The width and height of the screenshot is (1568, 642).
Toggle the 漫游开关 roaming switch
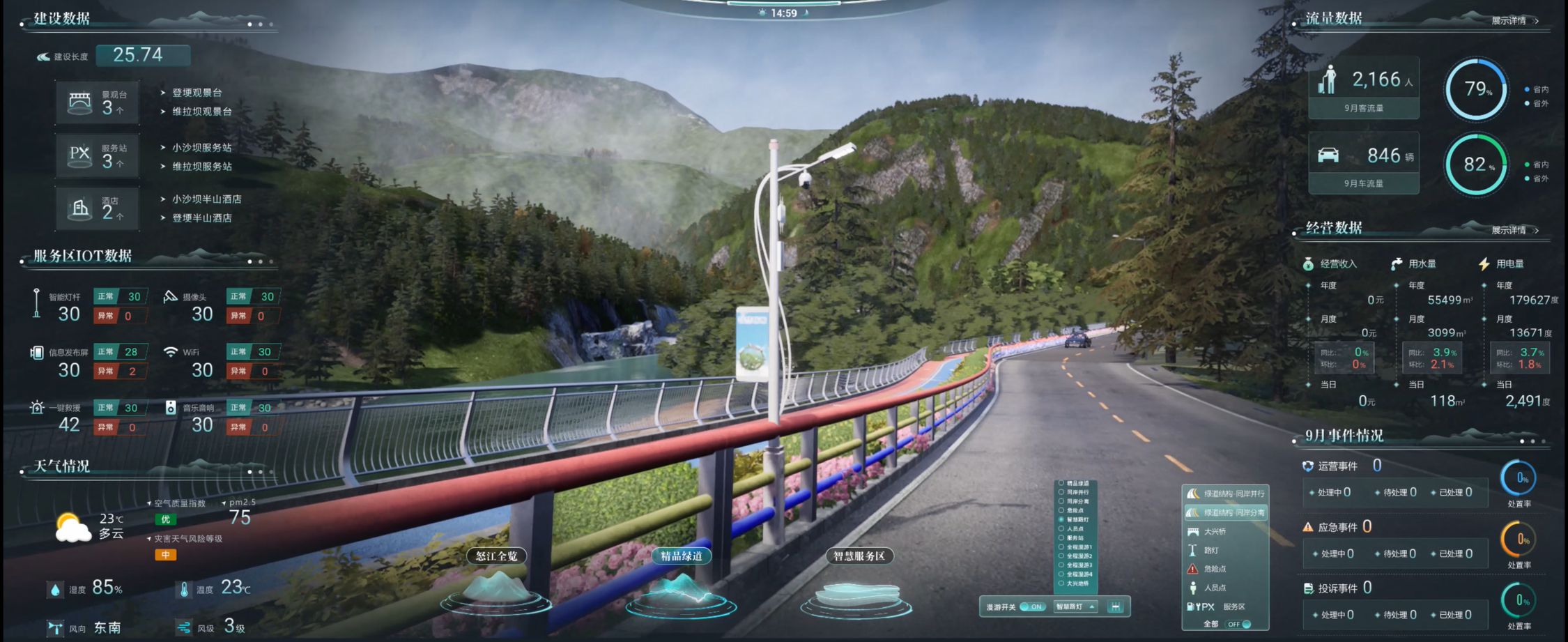tap(1032, 606)
